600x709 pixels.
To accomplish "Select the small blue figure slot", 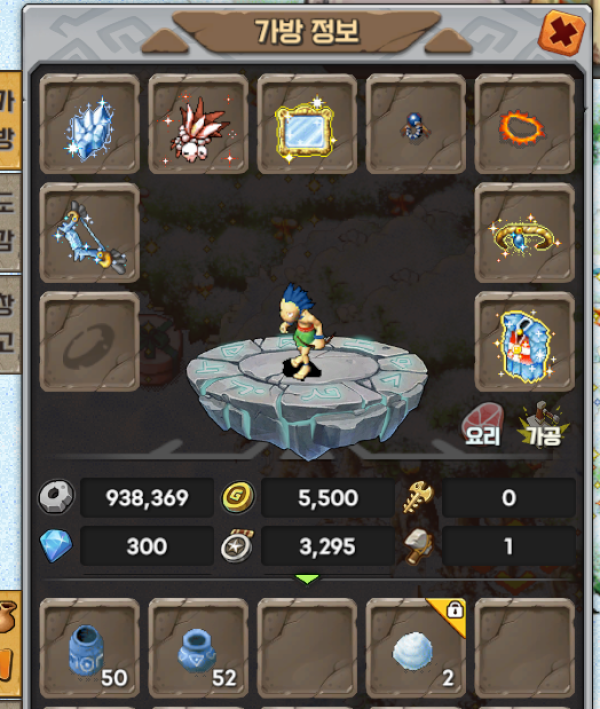I will 415,124.
